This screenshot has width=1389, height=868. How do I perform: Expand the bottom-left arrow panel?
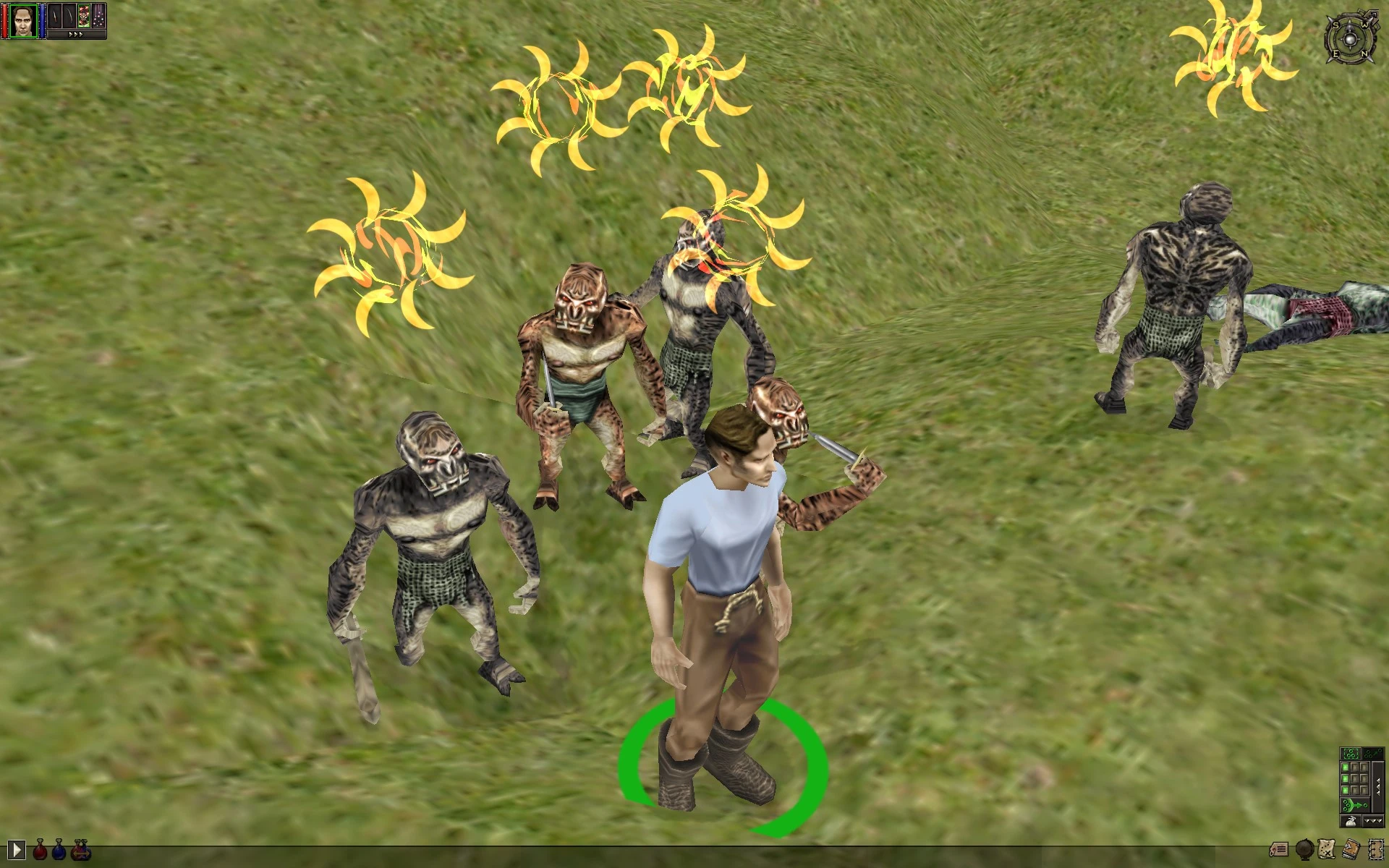click(x=17, y=849)
